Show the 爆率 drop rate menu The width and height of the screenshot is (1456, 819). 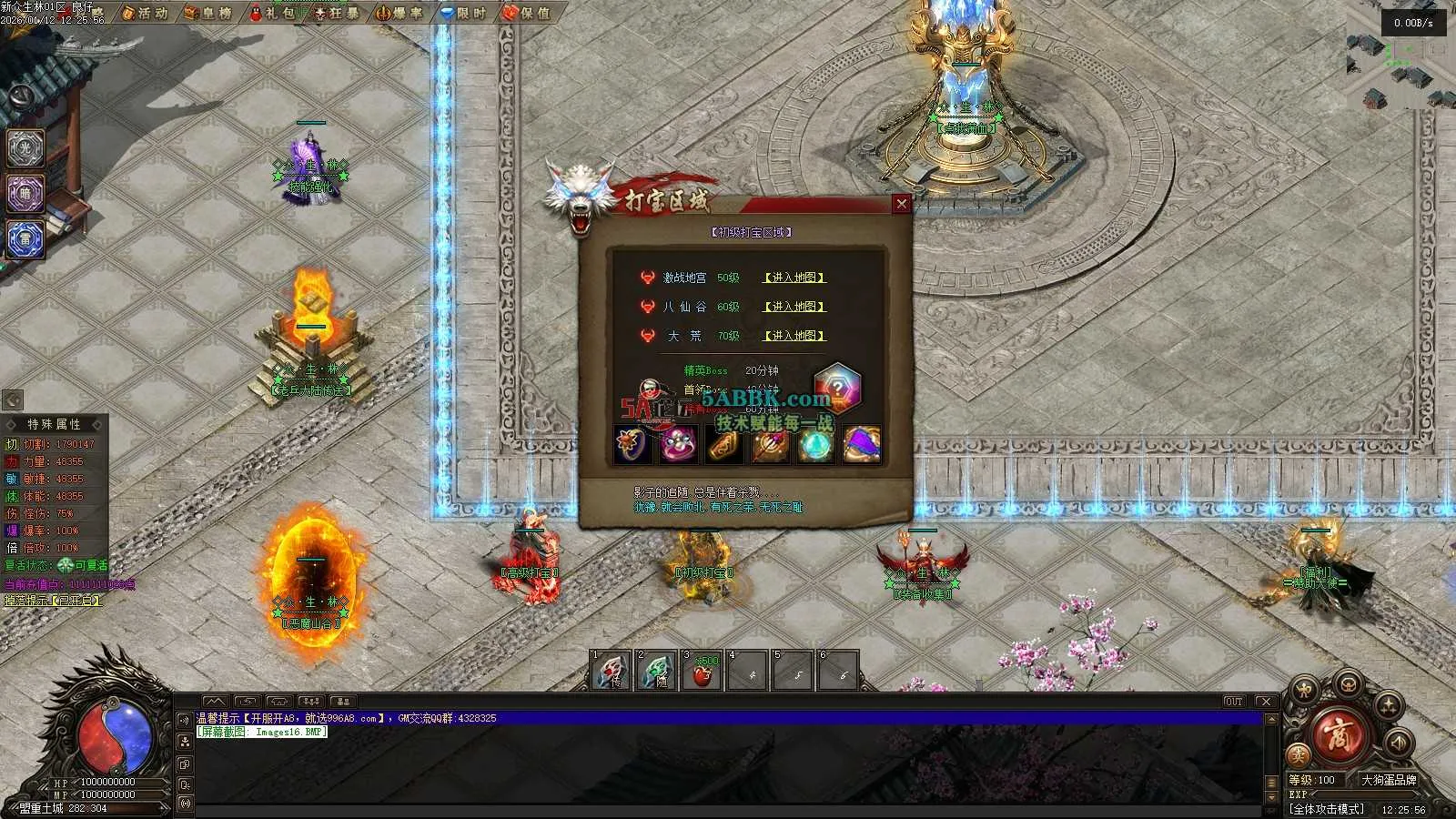[399, 13]
